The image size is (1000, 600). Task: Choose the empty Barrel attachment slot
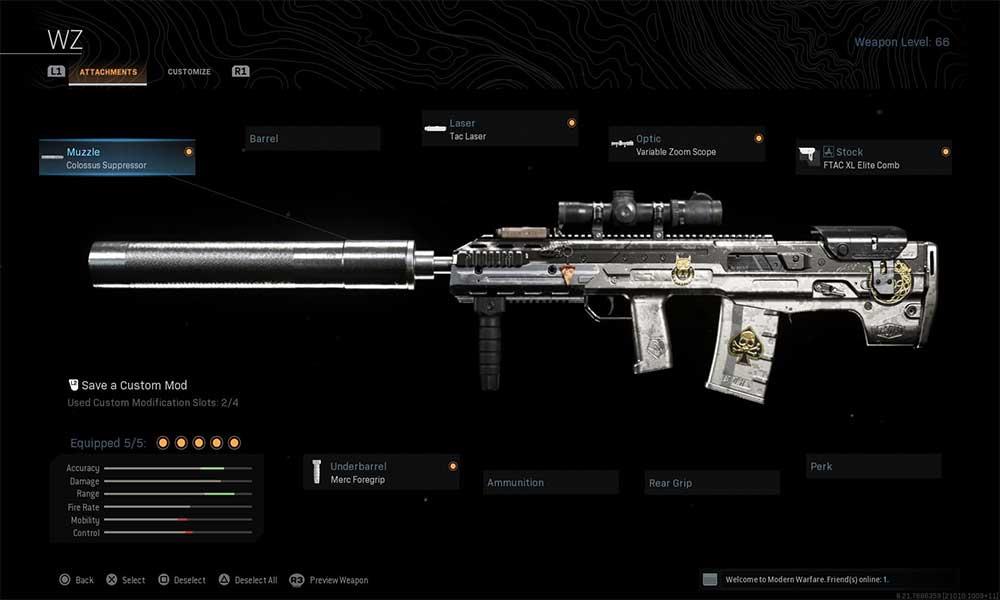click(312, 138)
